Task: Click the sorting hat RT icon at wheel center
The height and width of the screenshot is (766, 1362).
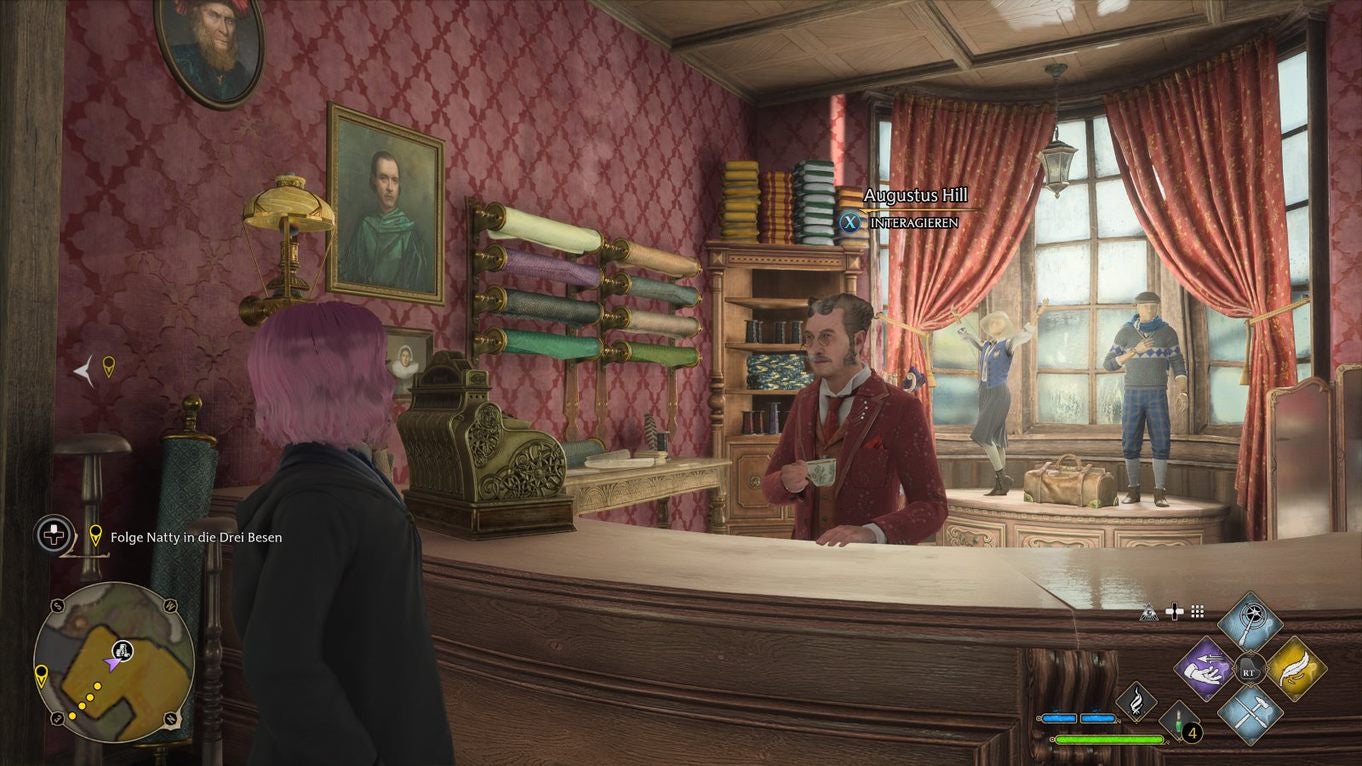Action: [x=1250, y=668]
